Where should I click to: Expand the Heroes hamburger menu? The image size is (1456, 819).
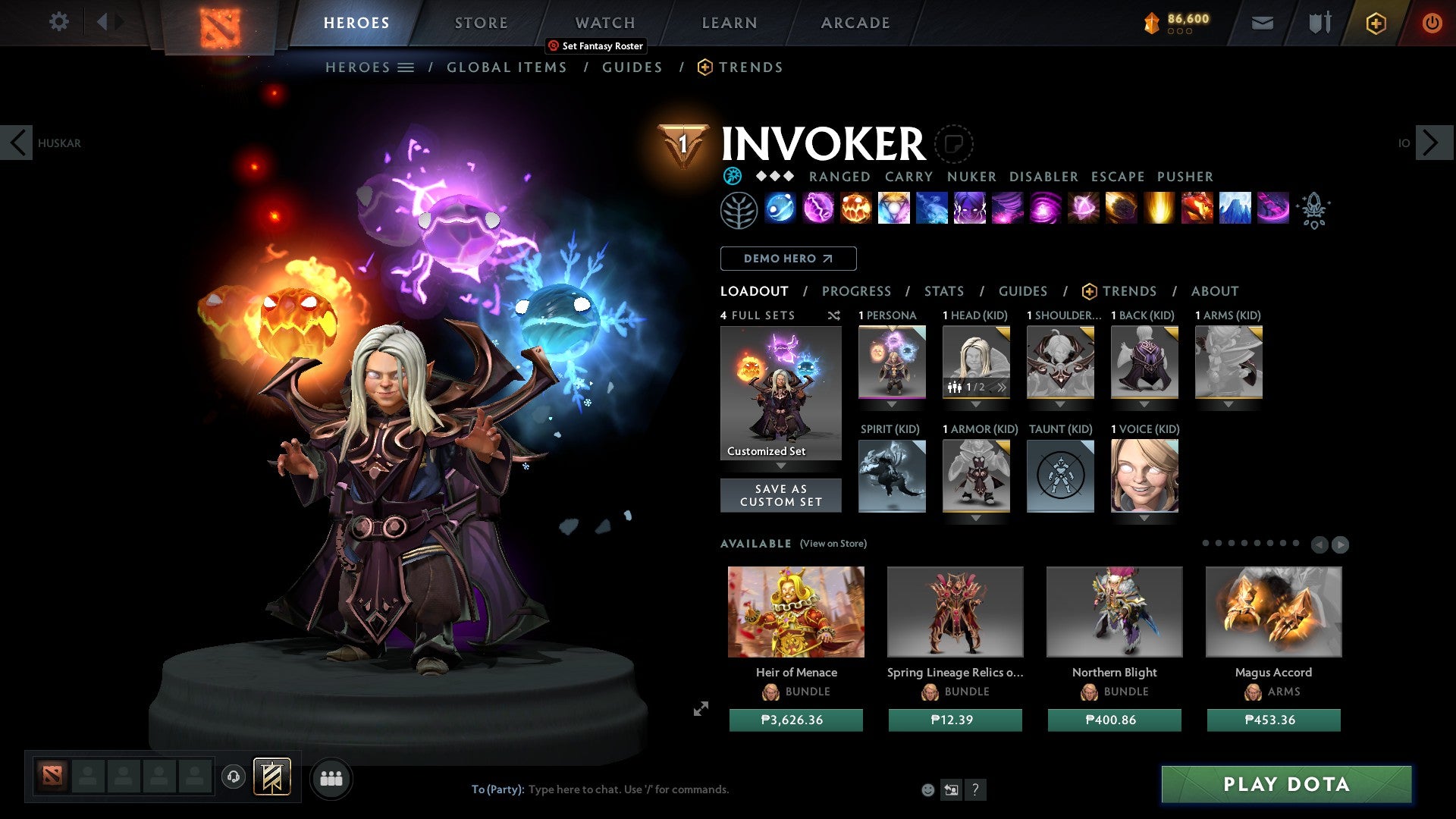[407, 67]
